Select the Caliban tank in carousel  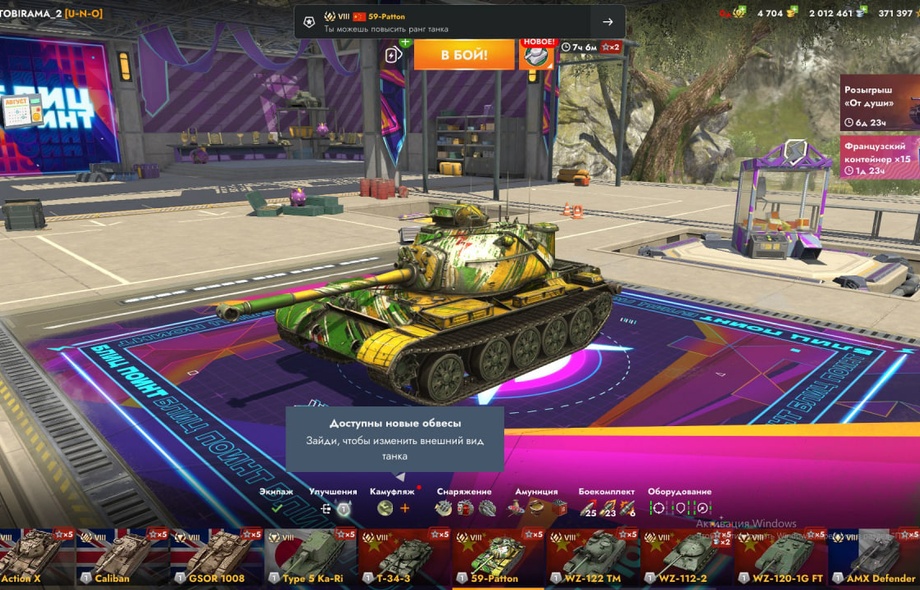pos(121,557)
